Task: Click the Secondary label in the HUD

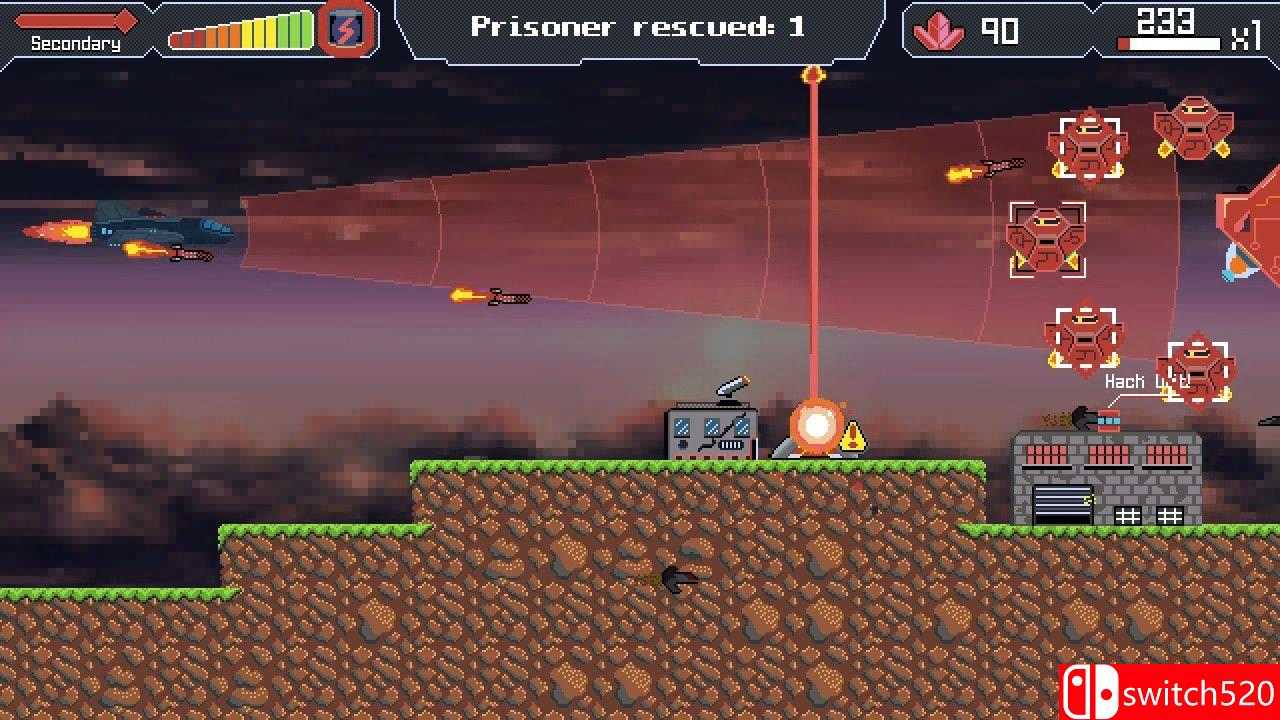Action: click(75, 43)
